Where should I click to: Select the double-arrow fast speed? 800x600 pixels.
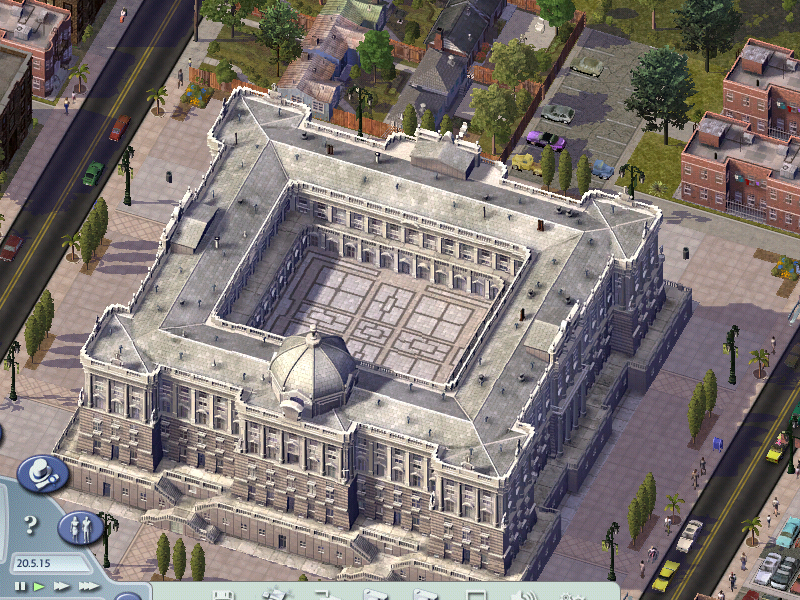pos(62,586)
